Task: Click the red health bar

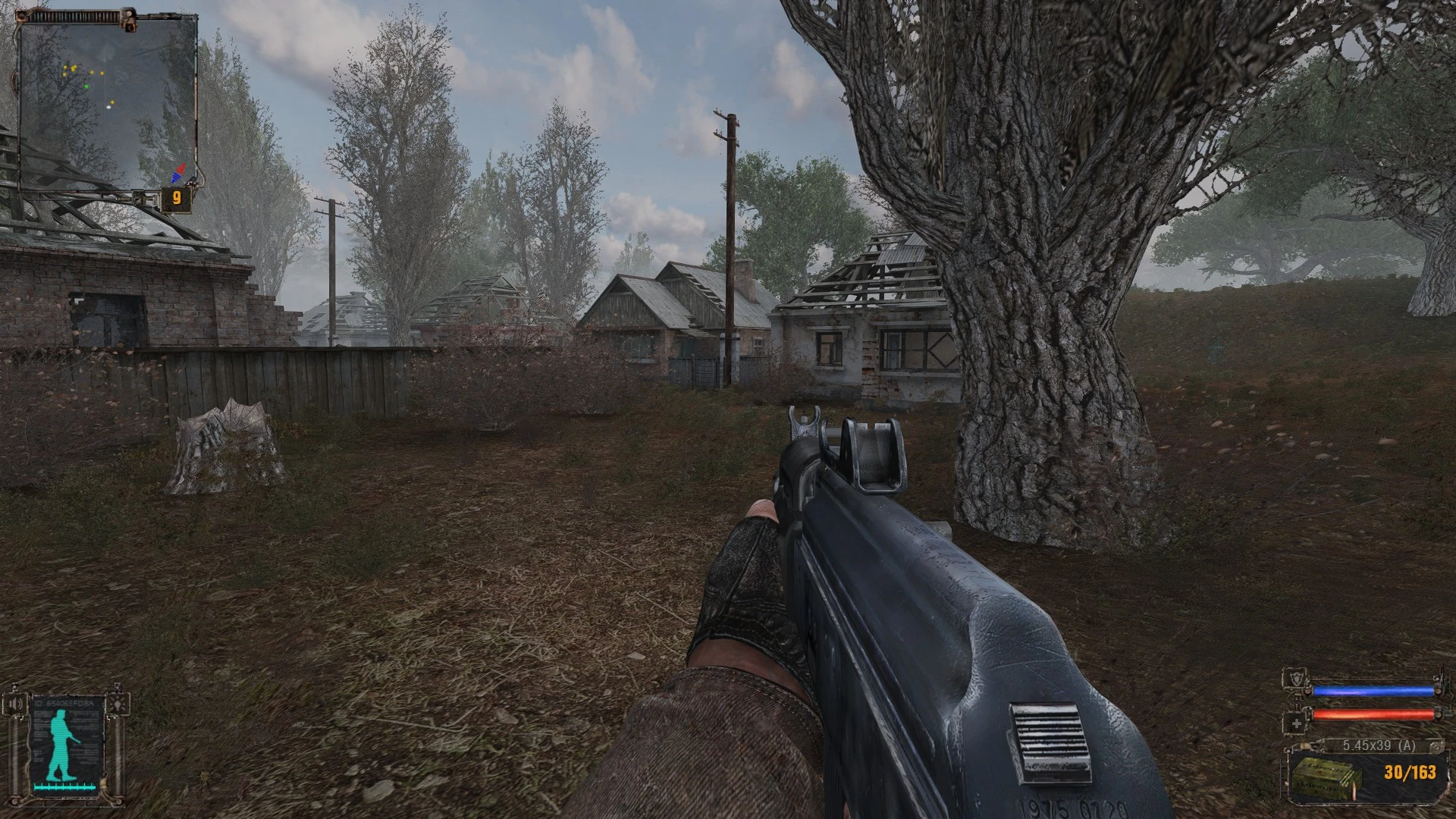Action: coord(1373,715)
